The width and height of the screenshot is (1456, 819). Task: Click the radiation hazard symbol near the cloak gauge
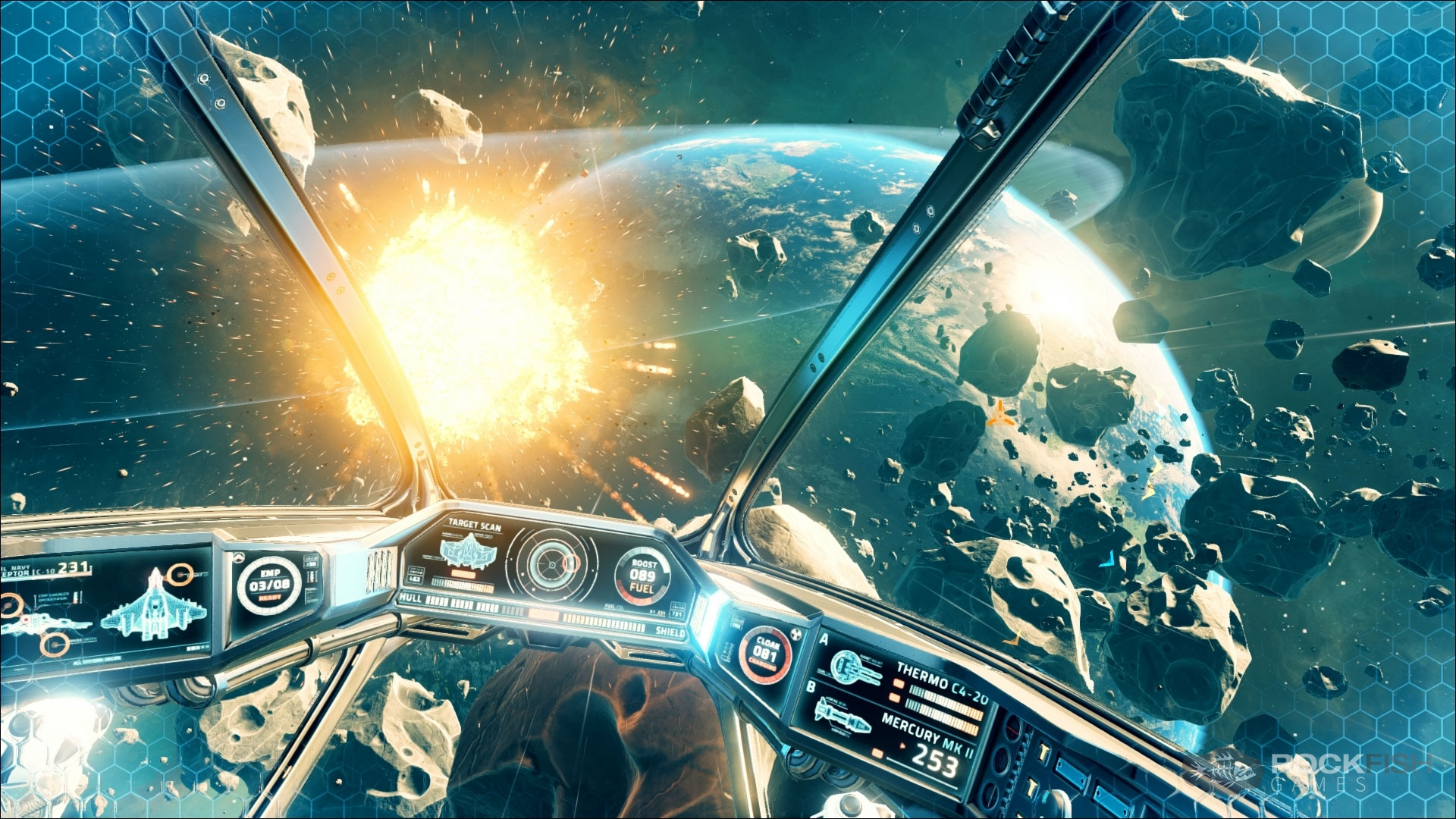[796, 632]
